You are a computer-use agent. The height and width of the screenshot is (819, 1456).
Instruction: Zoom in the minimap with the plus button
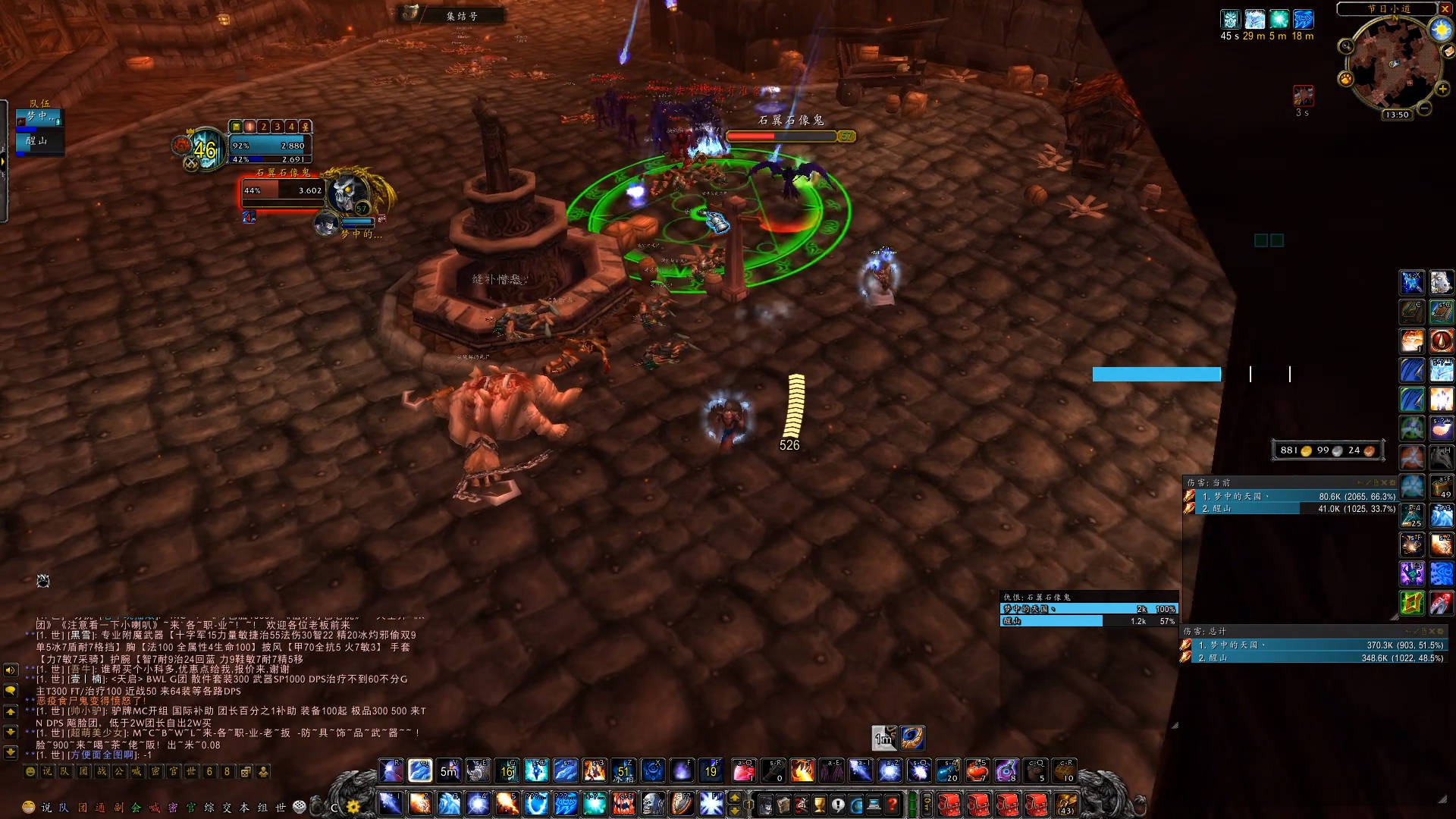[x=1443, y=89]
